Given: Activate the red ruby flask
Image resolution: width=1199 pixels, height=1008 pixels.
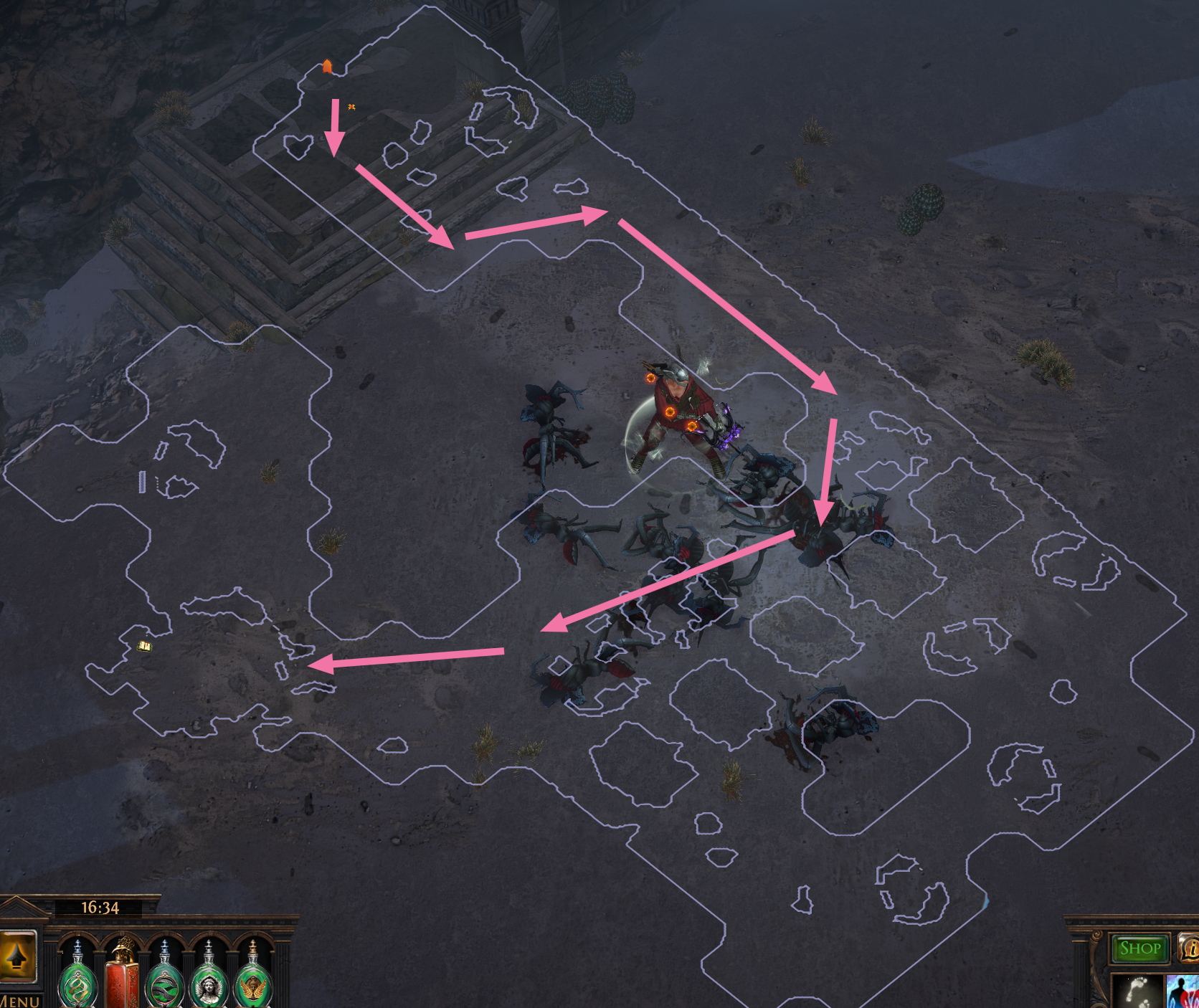Looking at the screenshot, I should [x=120, y=984].
